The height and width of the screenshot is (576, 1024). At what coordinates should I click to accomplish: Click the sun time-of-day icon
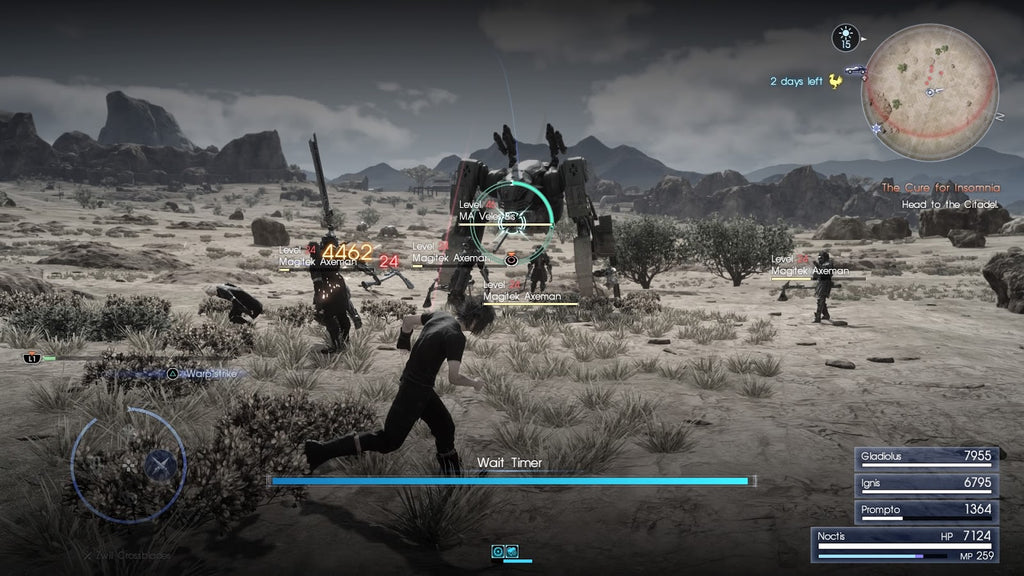click(845, 38)
